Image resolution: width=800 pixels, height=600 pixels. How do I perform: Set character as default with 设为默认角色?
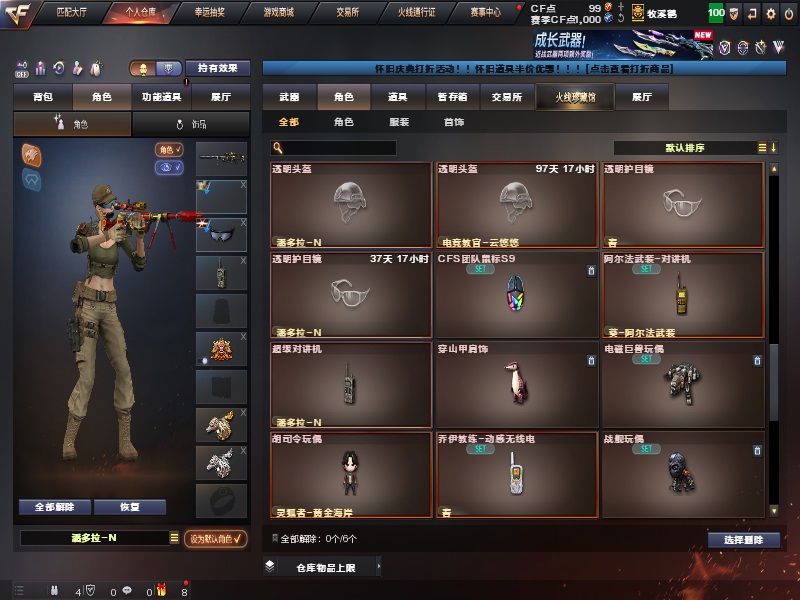coord(216,538)
